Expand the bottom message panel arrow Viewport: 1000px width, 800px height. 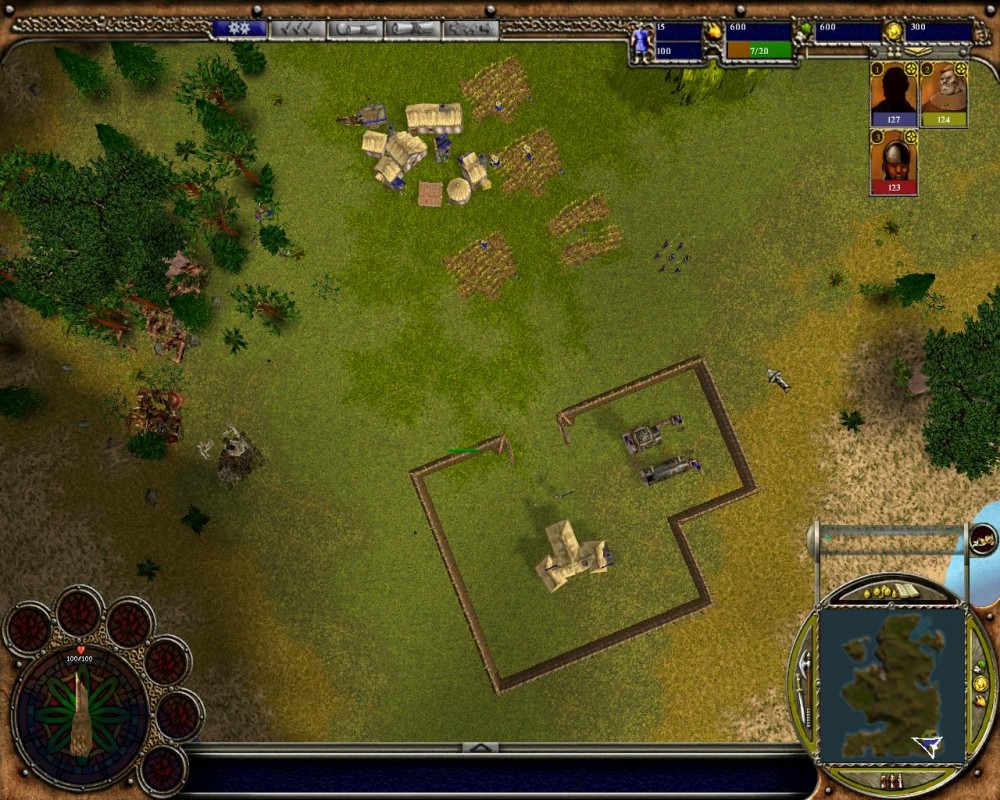[480, 747]
